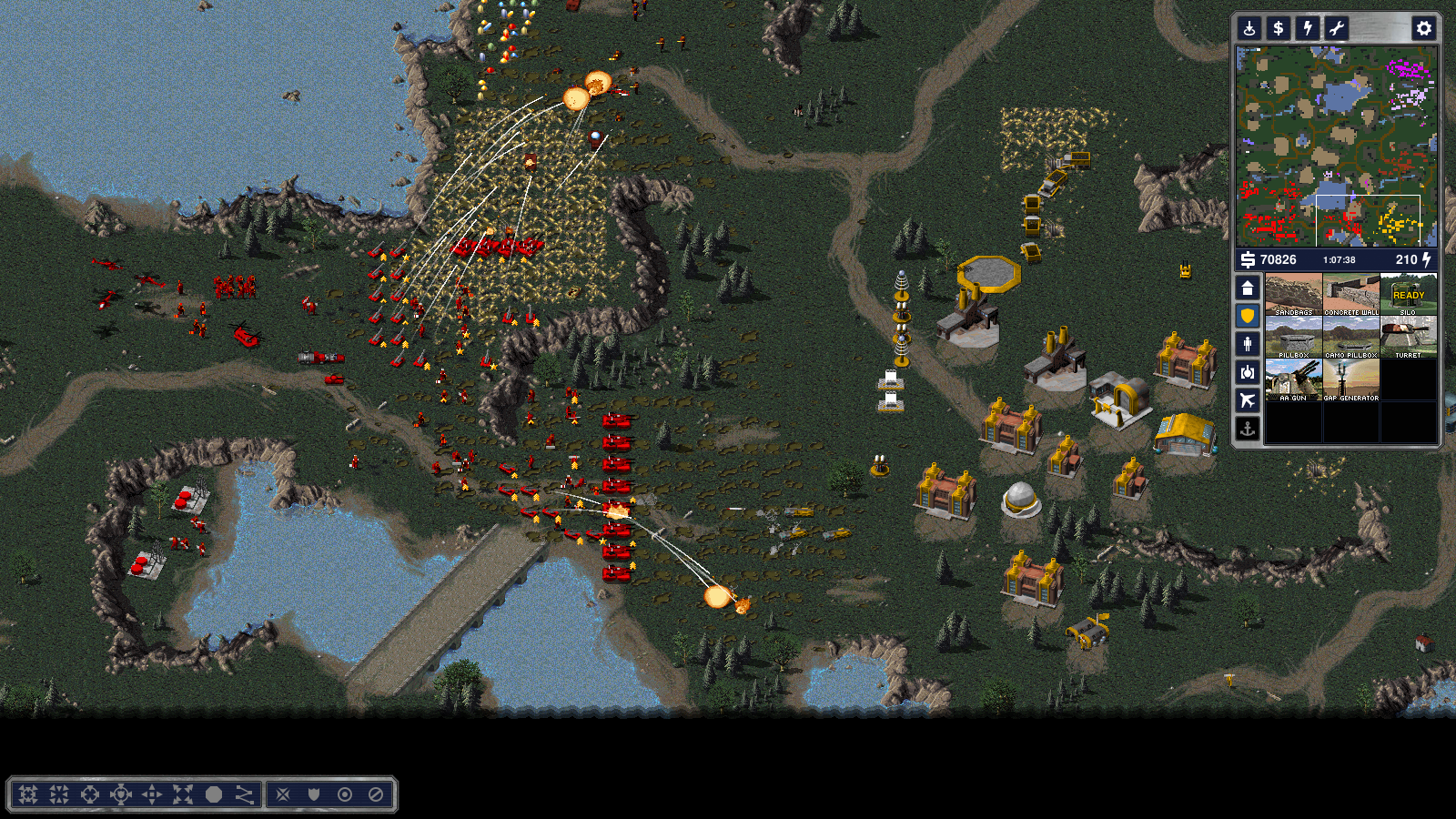Toggle power down mode lightning icon

pos(1308,28)
